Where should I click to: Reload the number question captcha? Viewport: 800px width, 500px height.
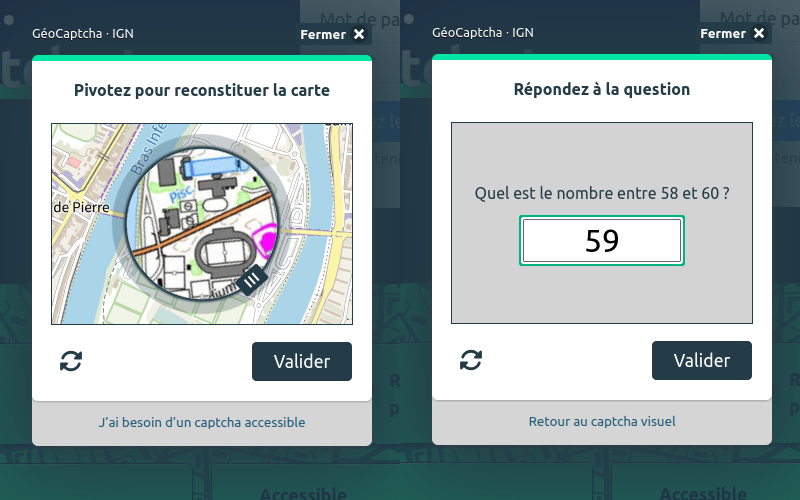click(471, 360)
